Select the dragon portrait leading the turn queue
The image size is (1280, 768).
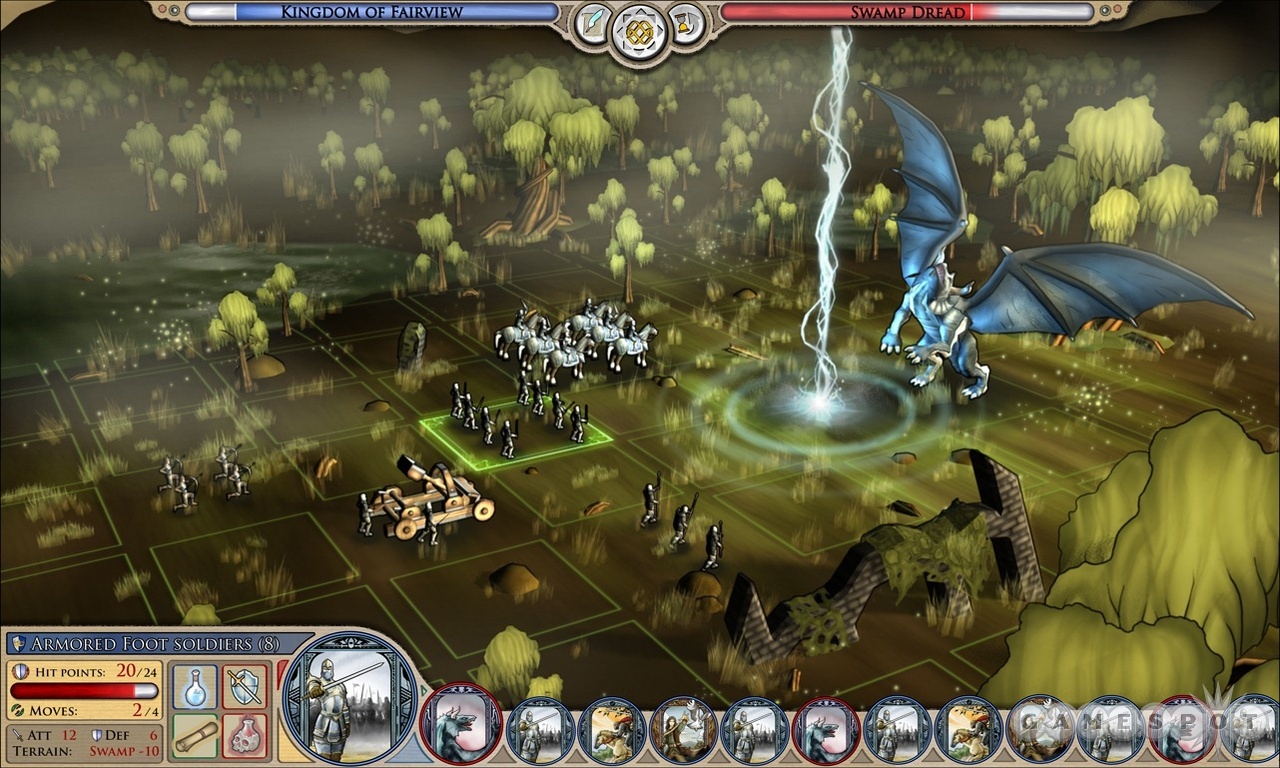(461, 724)
